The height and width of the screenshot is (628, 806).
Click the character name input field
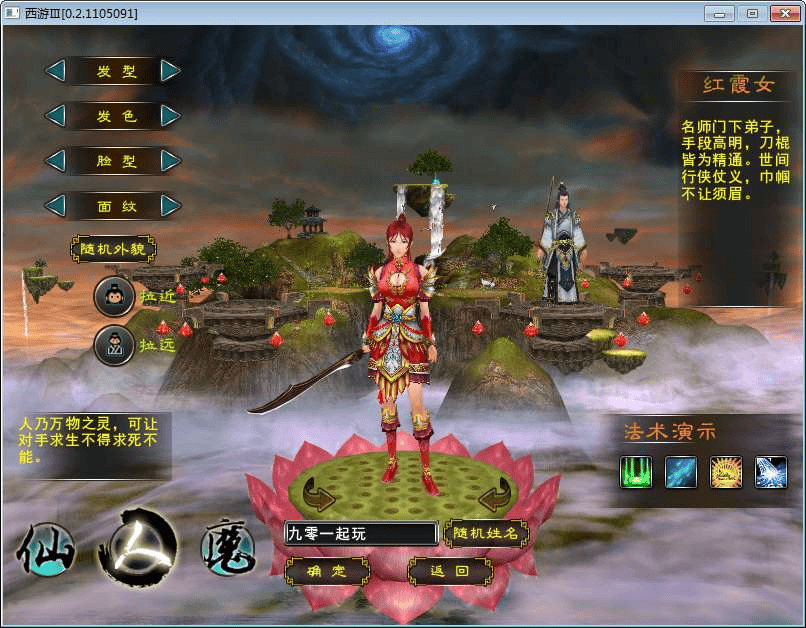click(x=361, y=534)
